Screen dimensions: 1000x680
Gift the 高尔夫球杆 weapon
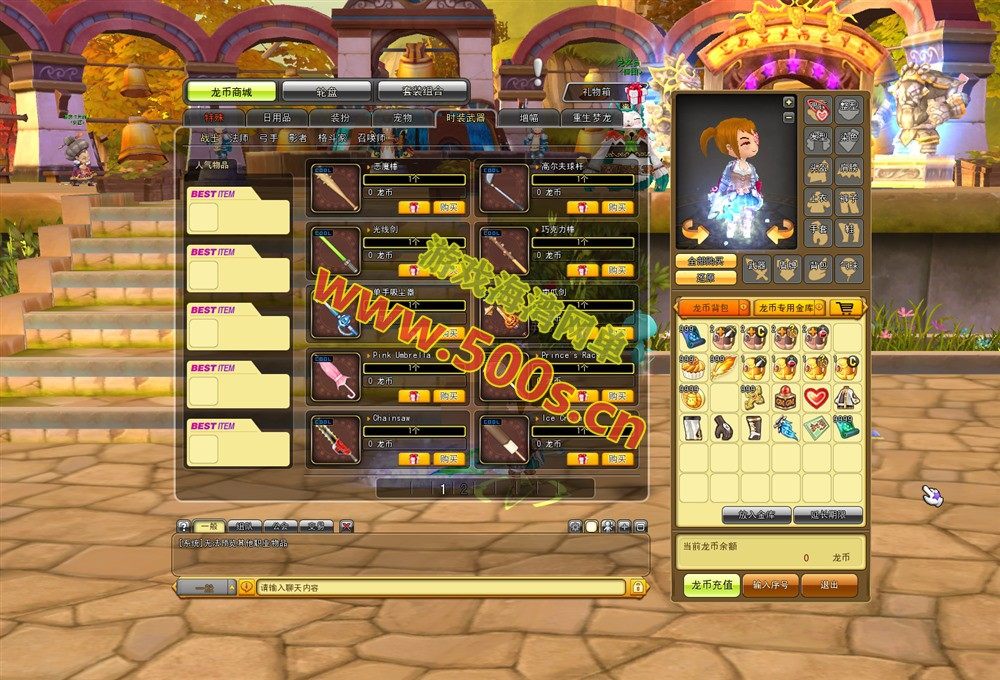pos(582,208)
